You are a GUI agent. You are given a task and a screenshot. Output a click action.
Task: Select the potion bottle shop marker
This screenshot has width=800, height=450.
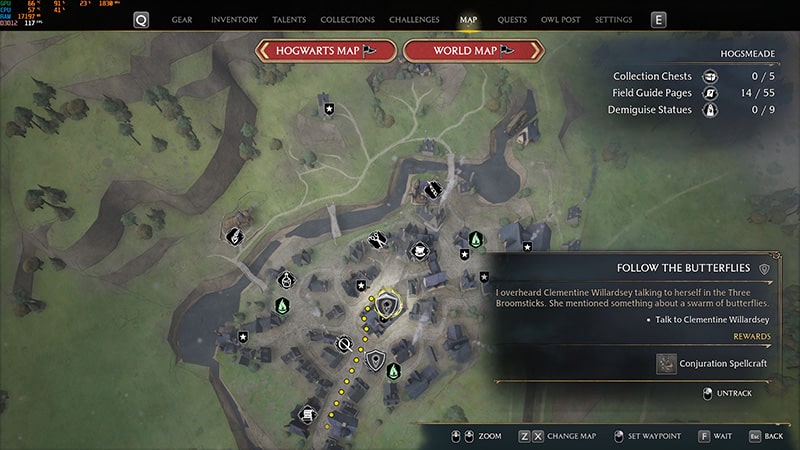click(286, 280)
